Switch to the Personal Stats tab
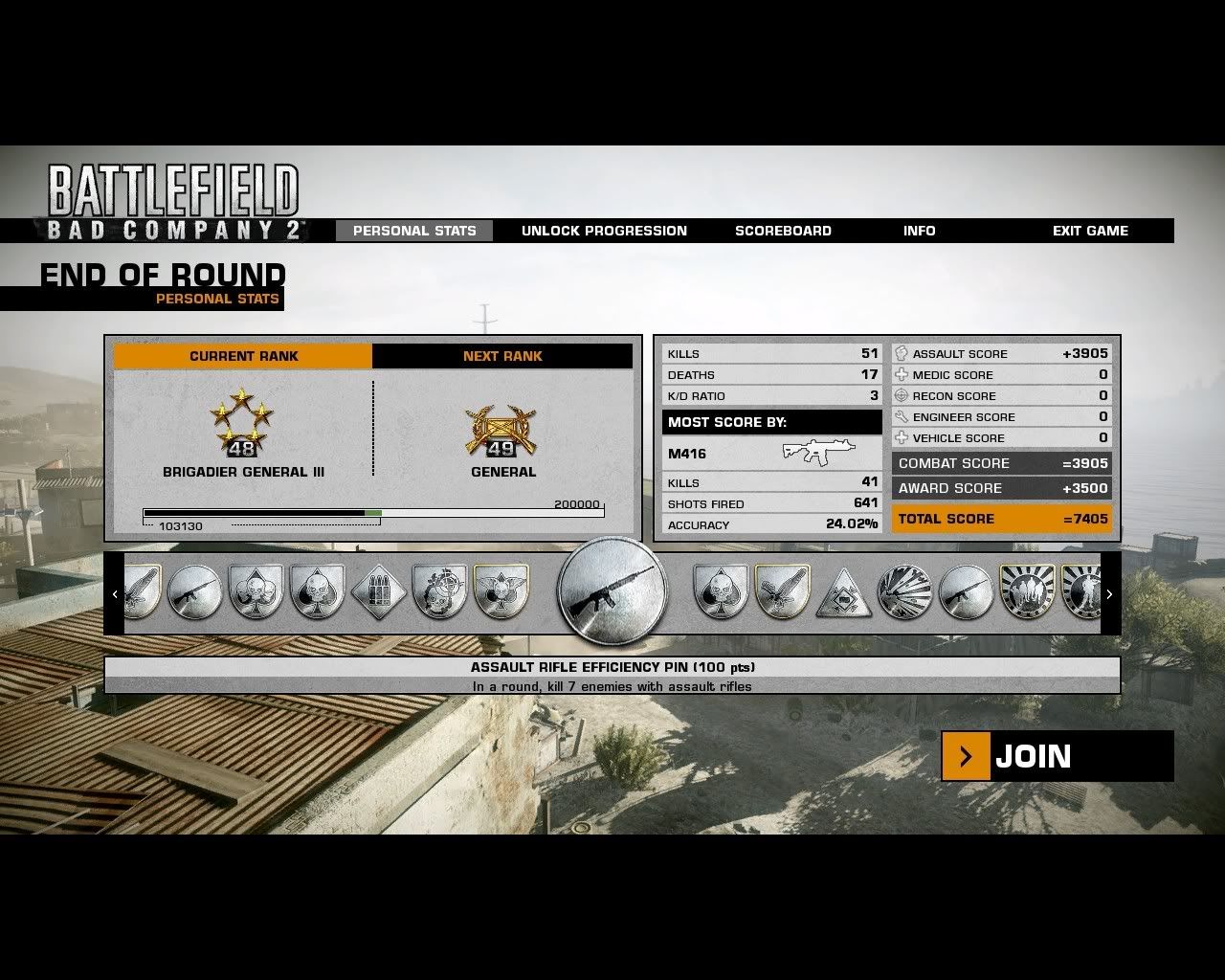Image resolution: width=1225 pixels, height=980 pixels. [414, 231]
